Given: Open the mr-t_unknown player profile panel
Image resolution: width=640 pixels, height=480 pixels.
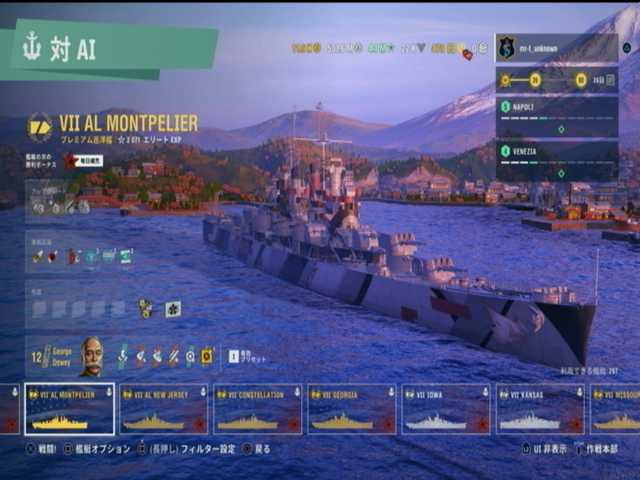Looking at the screenshot, I should [556, 47].
